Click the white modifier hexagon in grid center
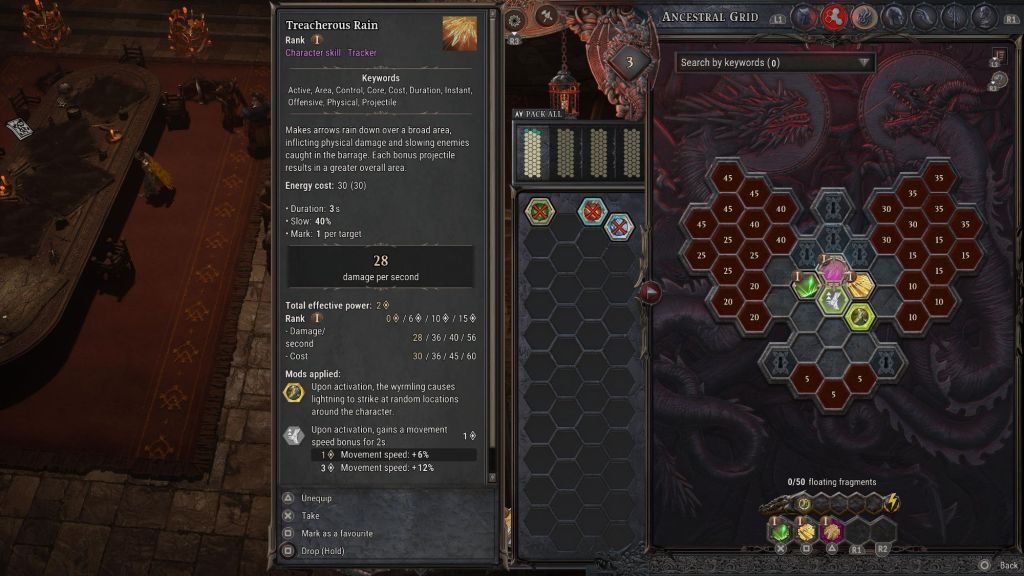Viewport: 1024px width, 576px height. 833,300
